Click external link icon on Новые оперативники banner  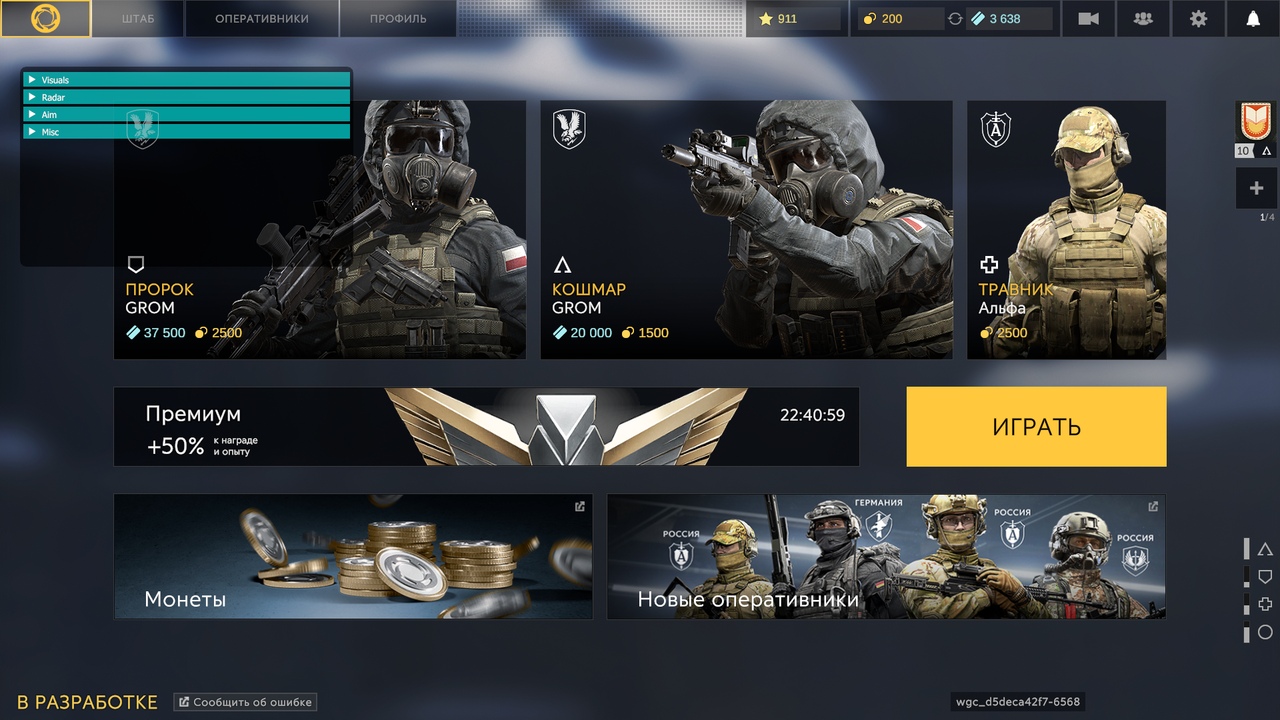point(1151,506)
